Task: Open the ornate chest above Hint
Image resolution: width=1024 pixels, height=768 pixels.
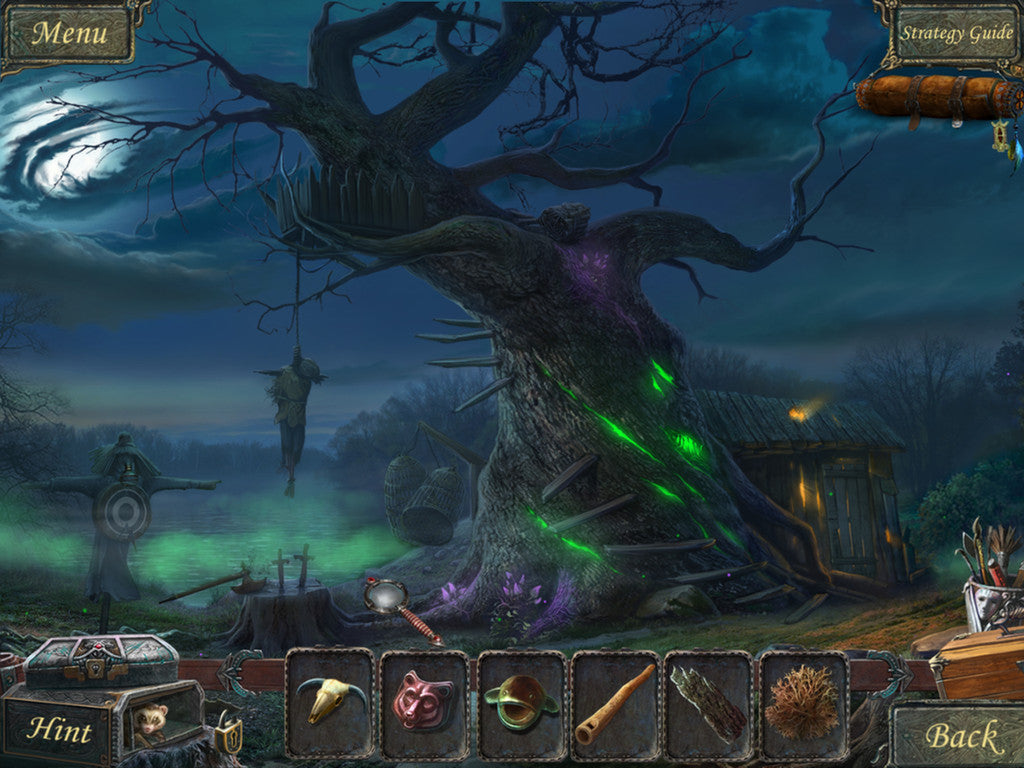Action: click(x=100, y=660)
